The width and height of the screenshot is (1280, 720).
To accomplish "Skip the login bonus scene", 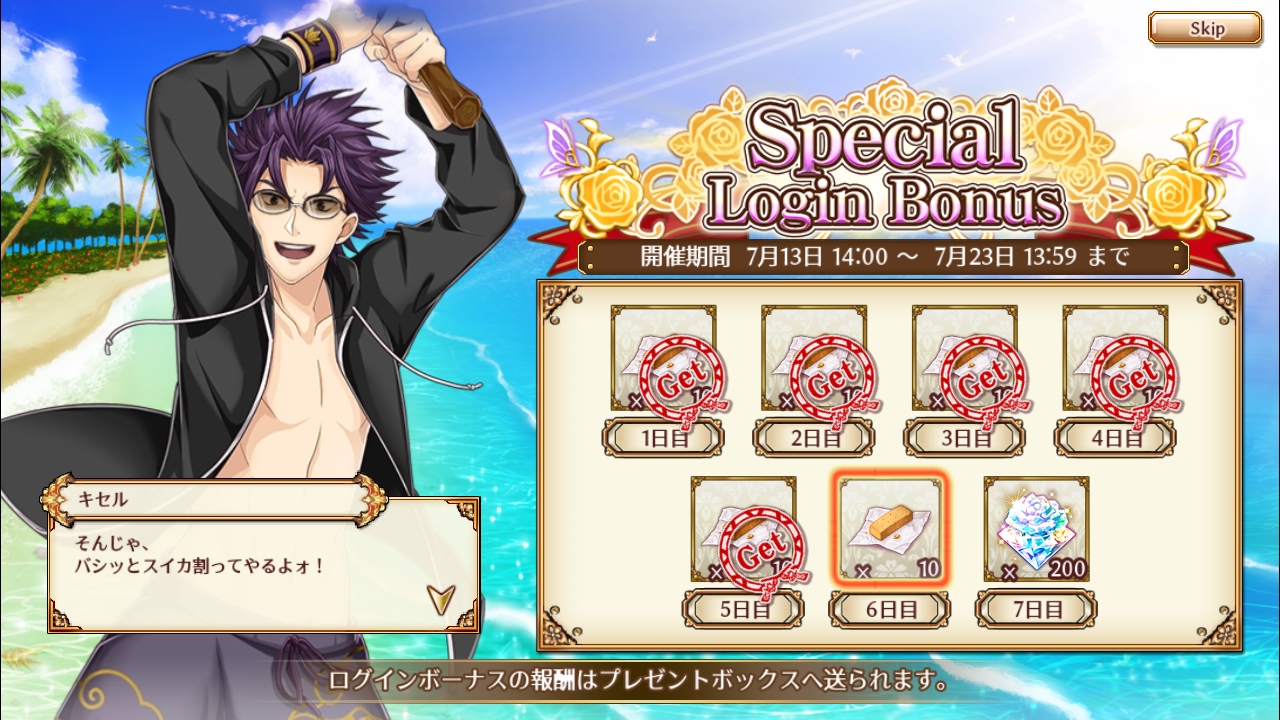I will [1204, 28].
